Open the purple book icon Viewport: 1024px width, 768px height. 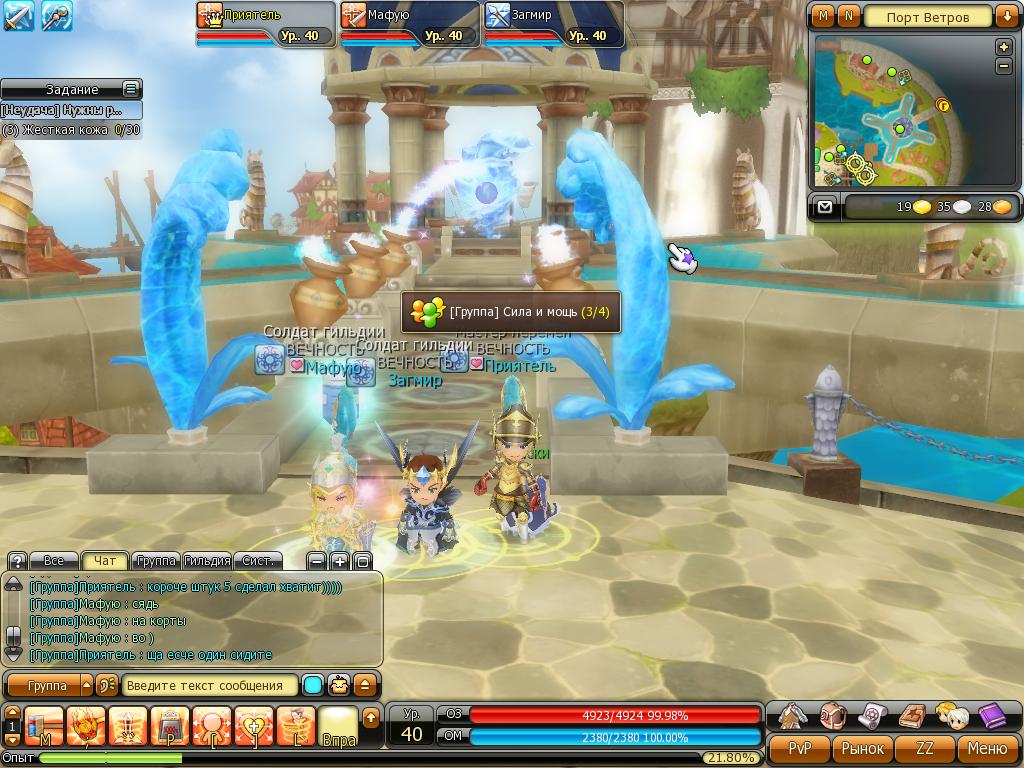[991, 716]
